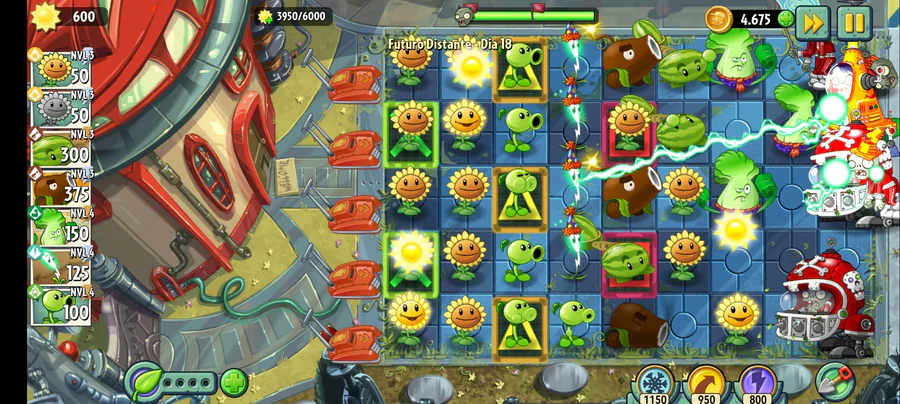Pause the game
900x404 pixels.
pos(854,21)
